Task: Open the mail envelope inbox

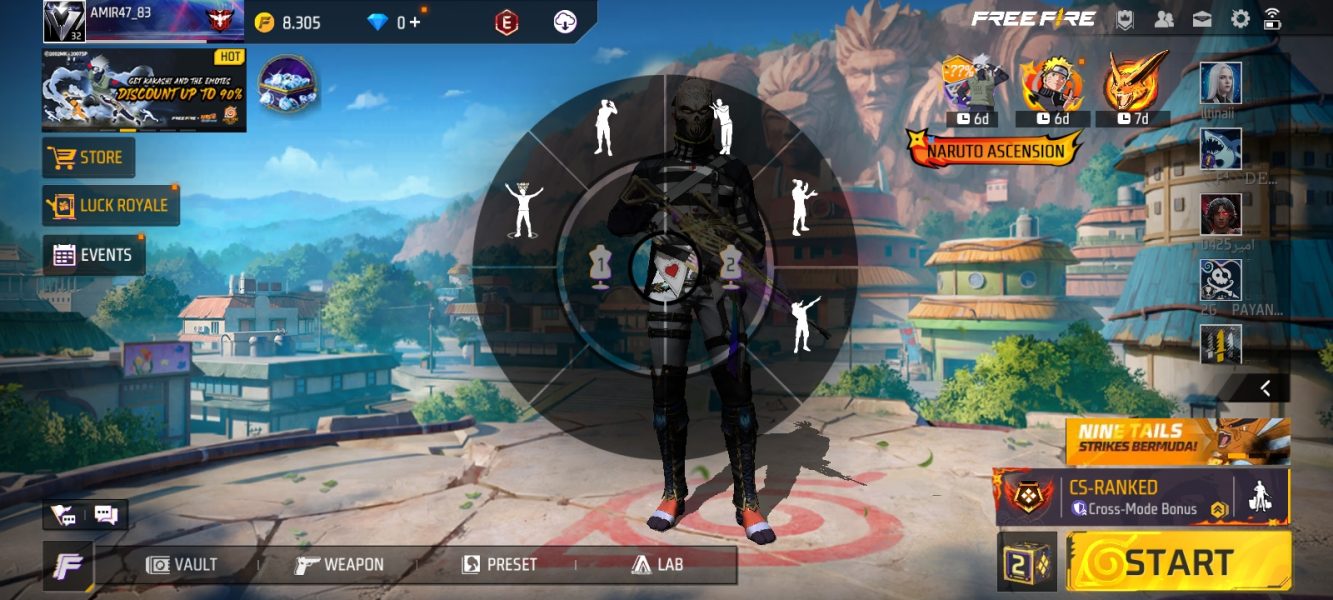Action: (x=1202, y=19)
